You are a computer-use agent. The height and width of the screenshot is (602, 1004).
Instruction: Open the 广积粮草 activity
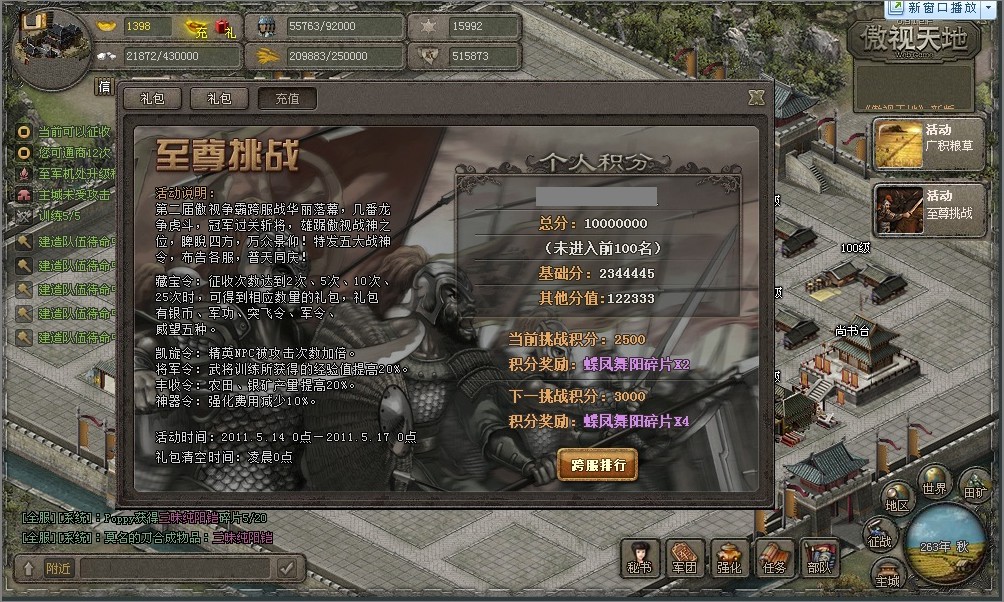tap(916, 144)
